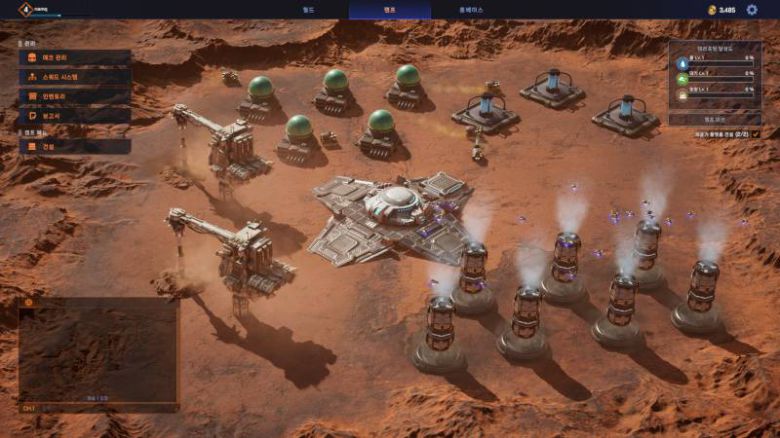This screenshot has height=438, width=780.
Task: Click the button below the terraforming panel
Action: (x=714, y=118)
